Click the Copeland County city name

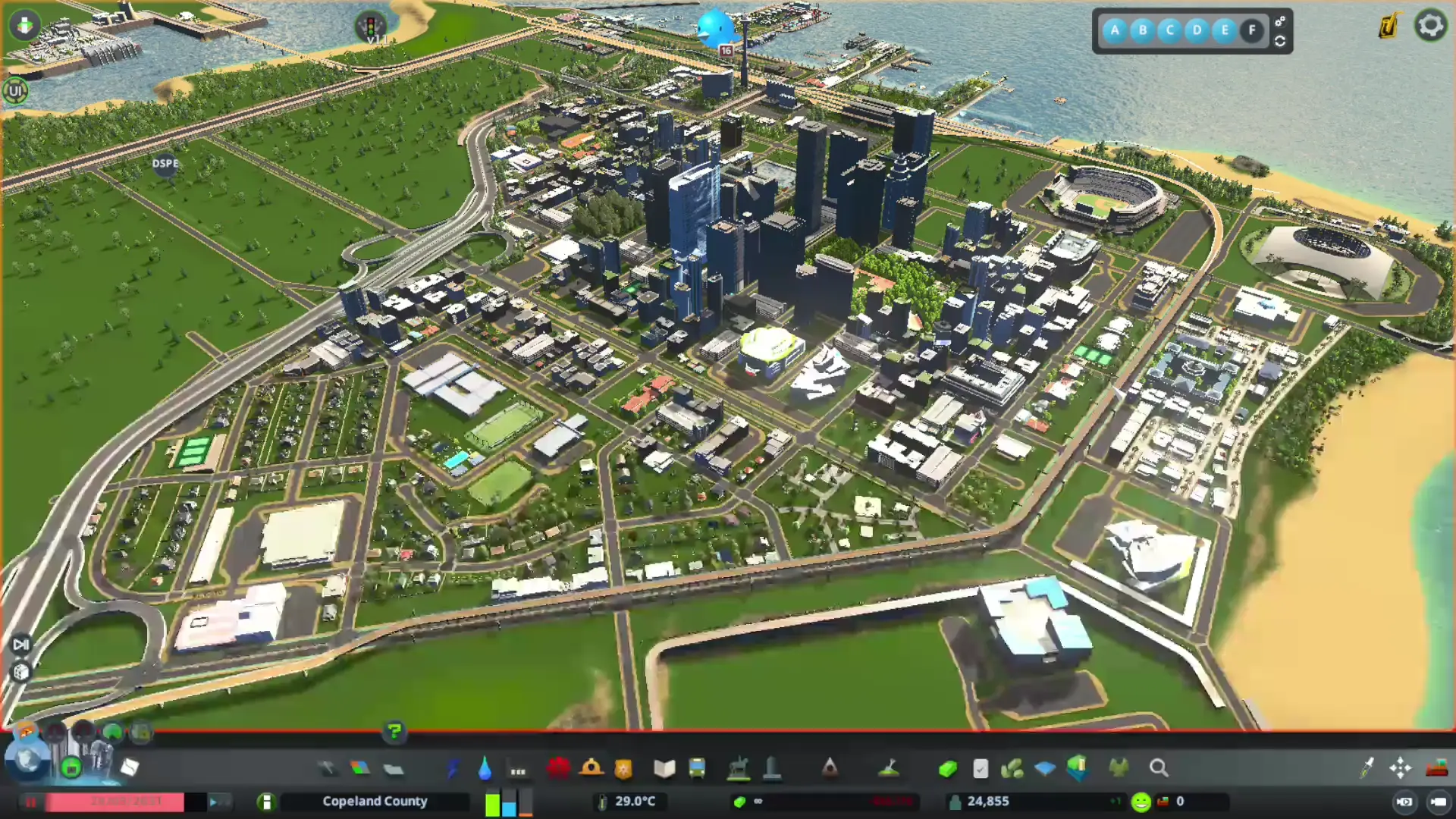(374, 801)
